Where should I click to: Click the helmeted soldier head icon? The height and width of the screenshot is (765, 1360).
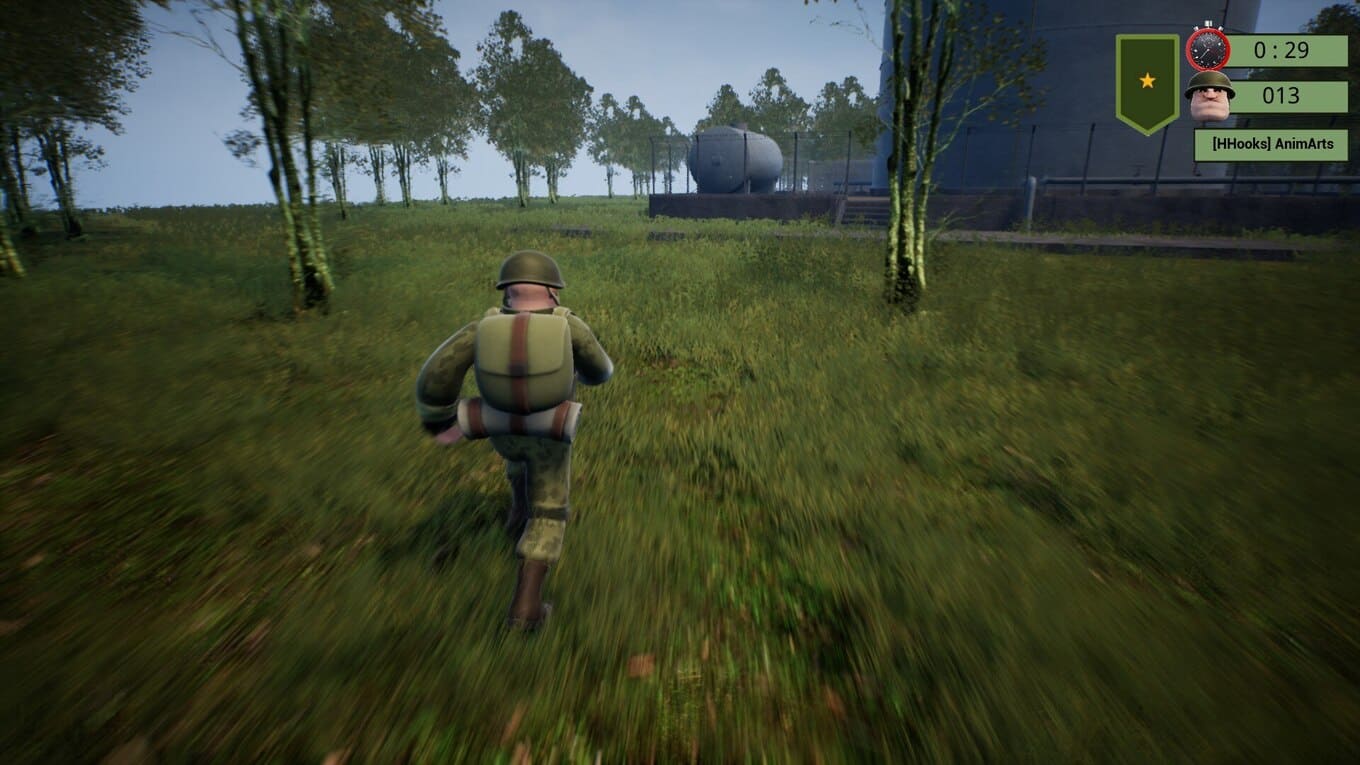pyautogui.click(x=1209, y=97)
